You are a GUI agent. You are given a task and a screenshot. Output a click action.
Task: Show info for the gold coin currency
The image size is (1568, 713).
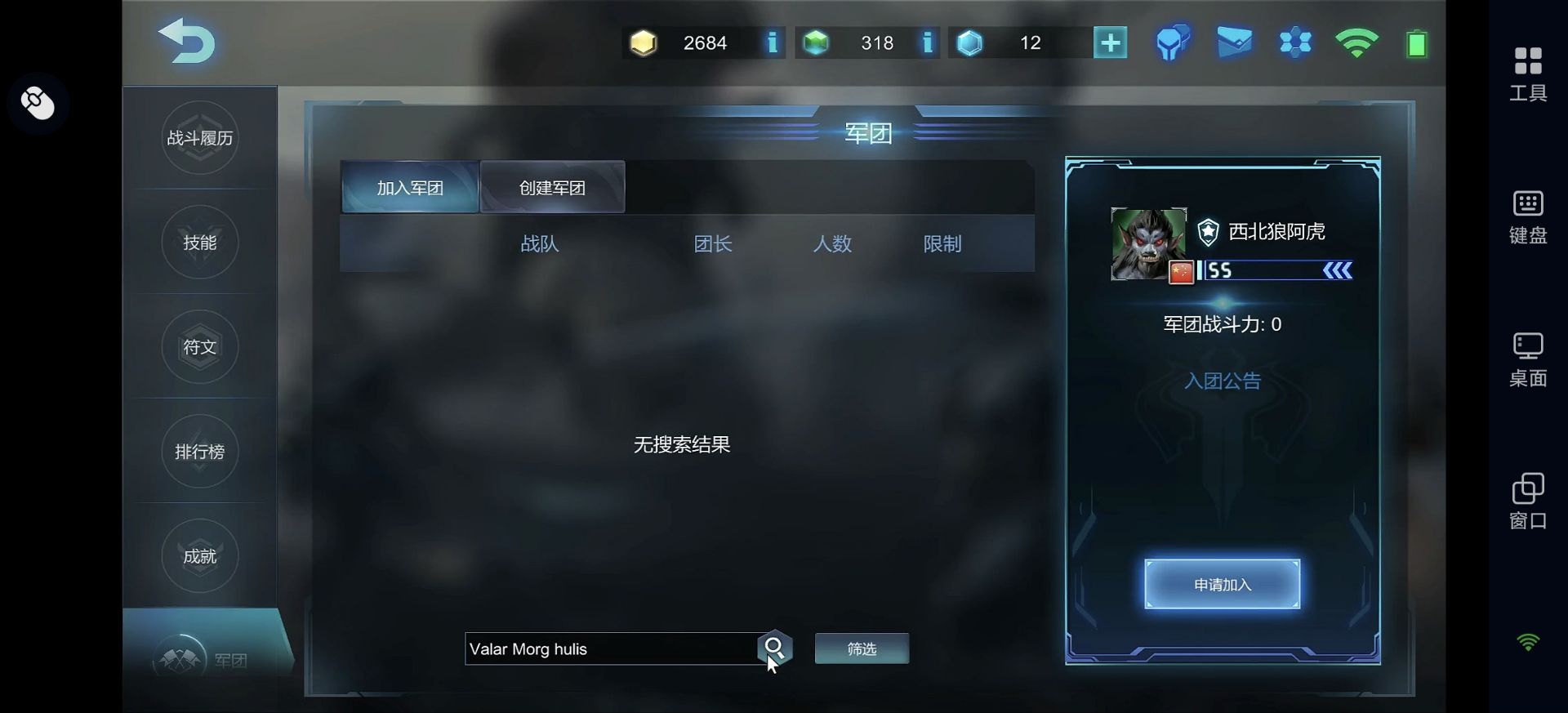772,42
